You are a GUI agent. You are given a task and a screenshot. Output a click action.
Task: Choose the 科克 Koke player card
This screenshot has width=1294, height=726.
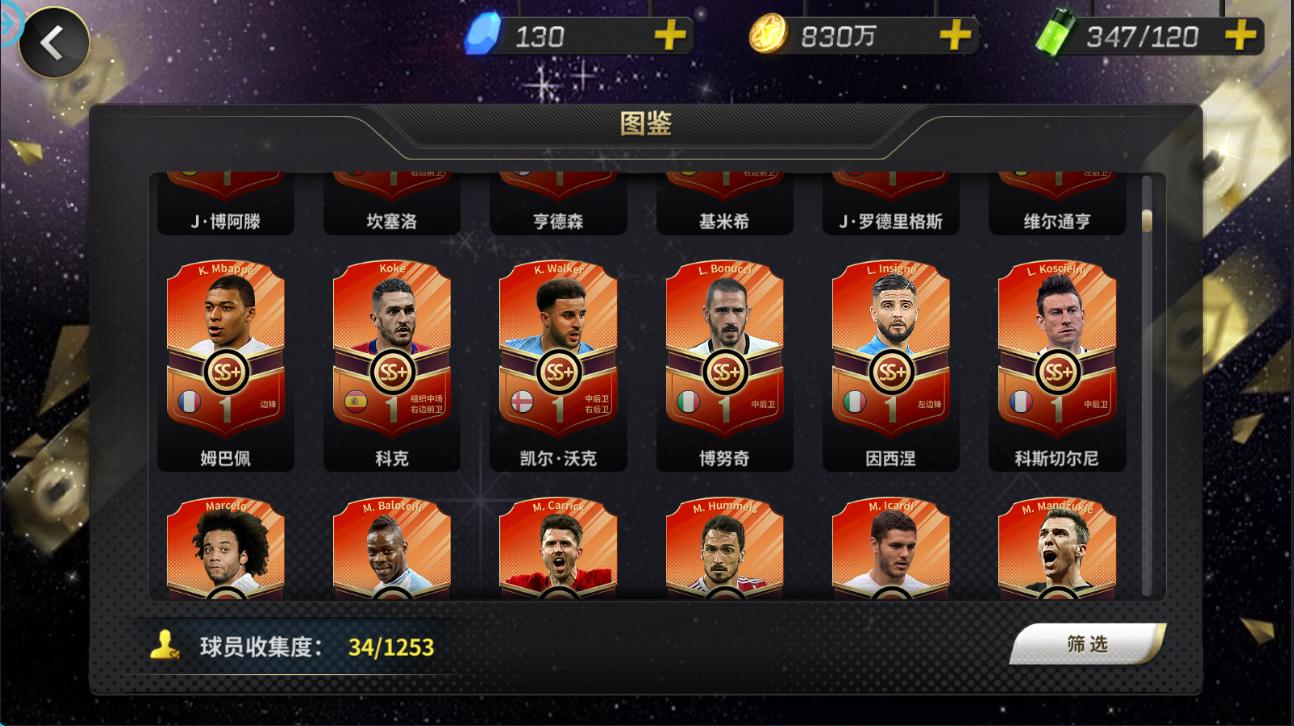[x=392, y=350]
